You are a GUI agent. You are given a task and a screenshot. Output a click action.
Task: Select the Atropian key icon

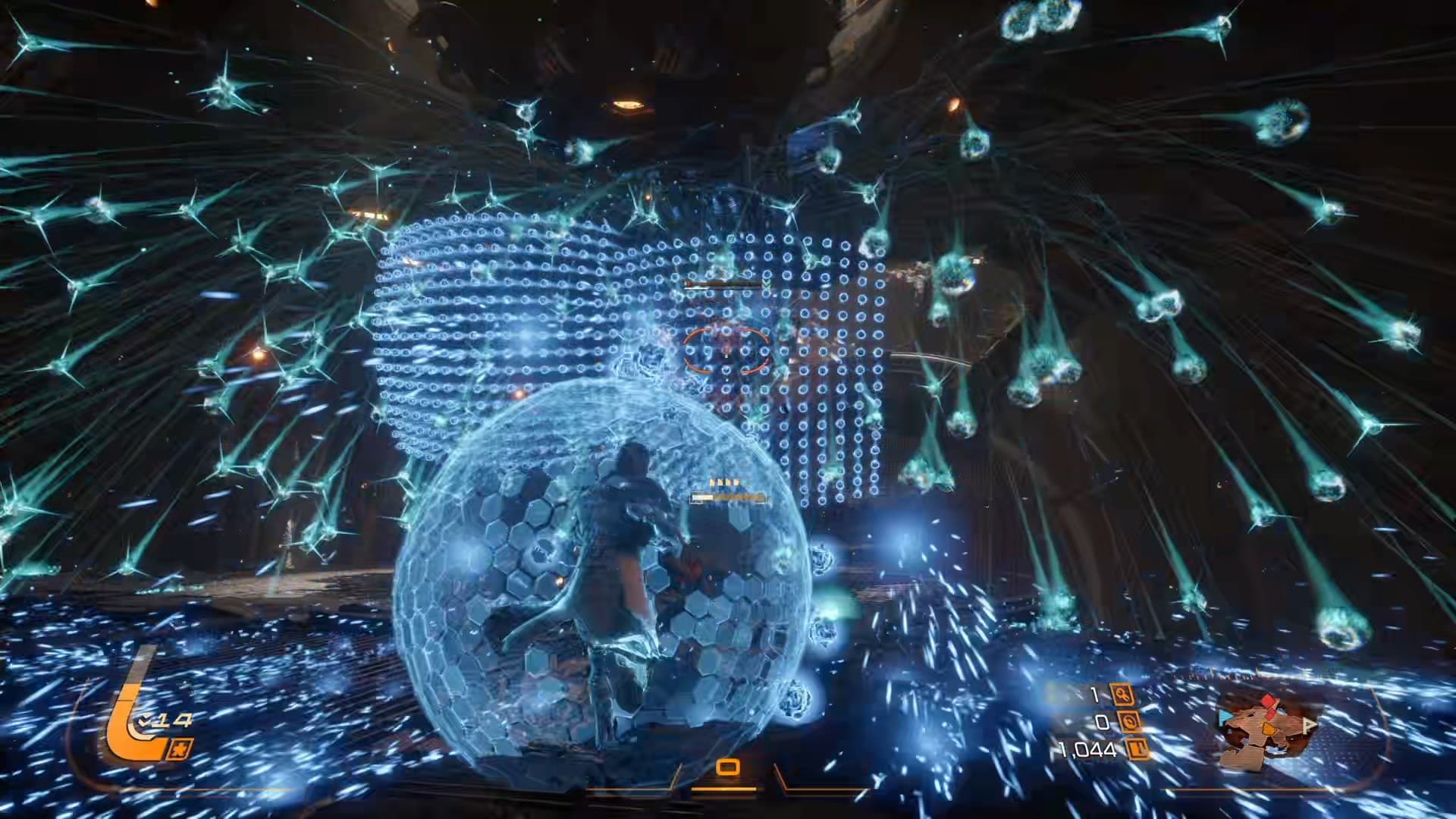coord(1122,694)
